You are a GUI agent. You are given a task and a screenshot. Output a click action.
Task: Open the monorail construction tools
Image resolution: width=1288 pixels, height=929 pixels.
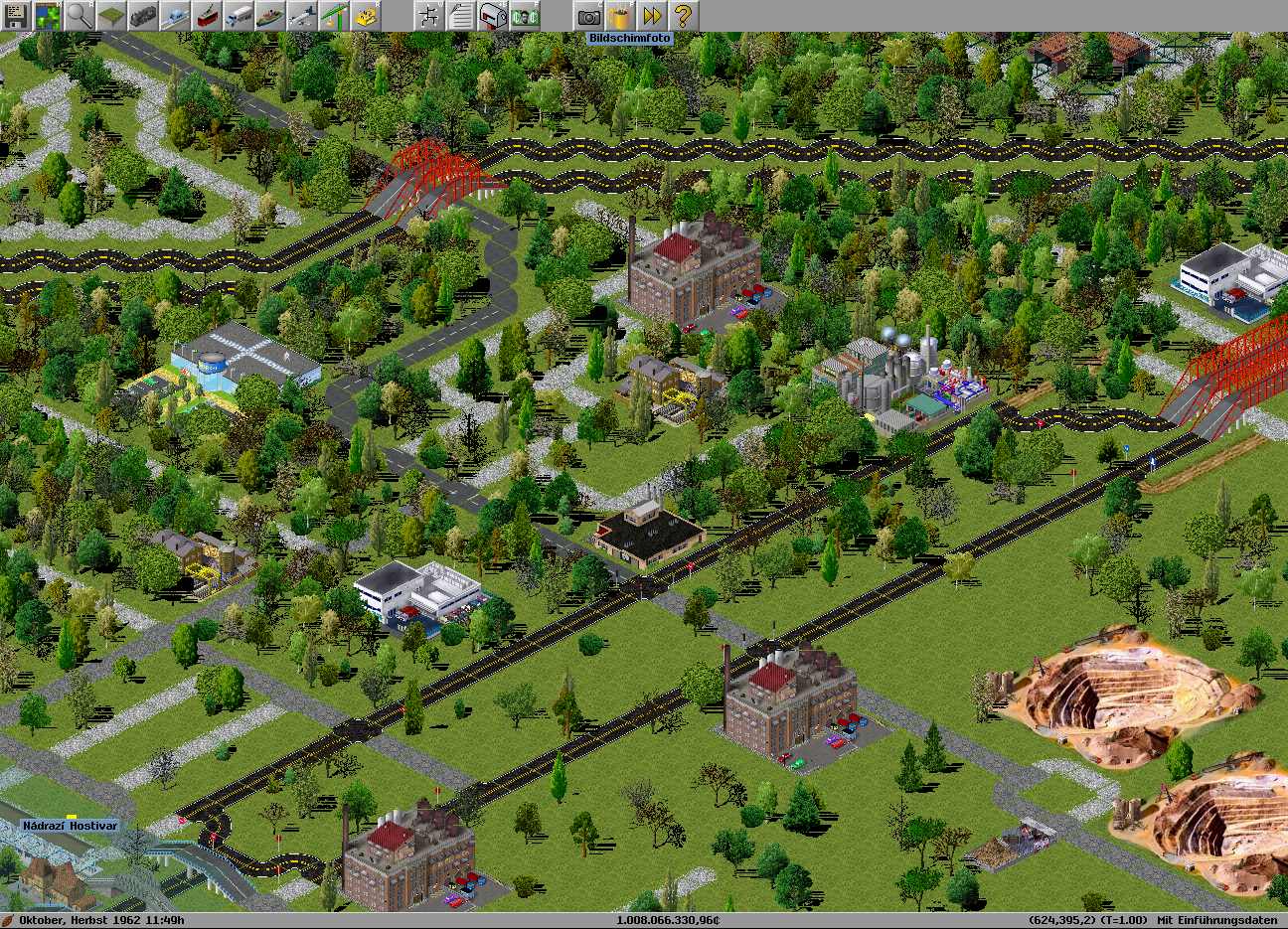[175, 16]
